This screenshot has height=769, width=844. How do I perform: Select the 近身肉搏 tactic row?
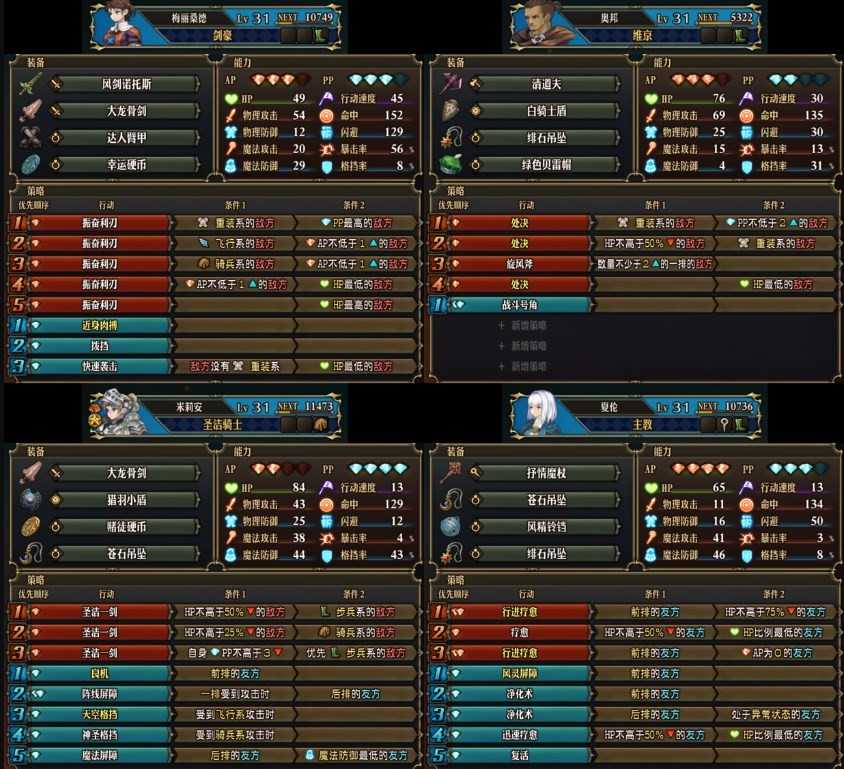pos(98,326)
